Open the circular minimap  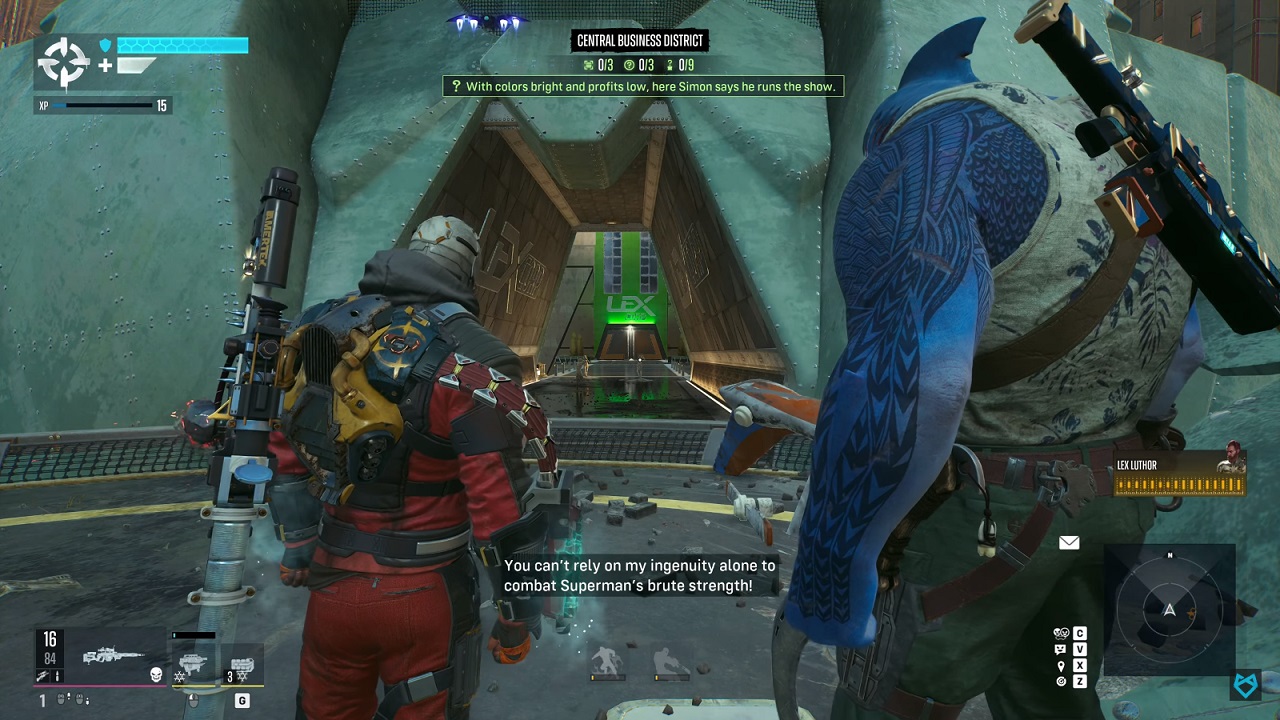point(1169,608)
